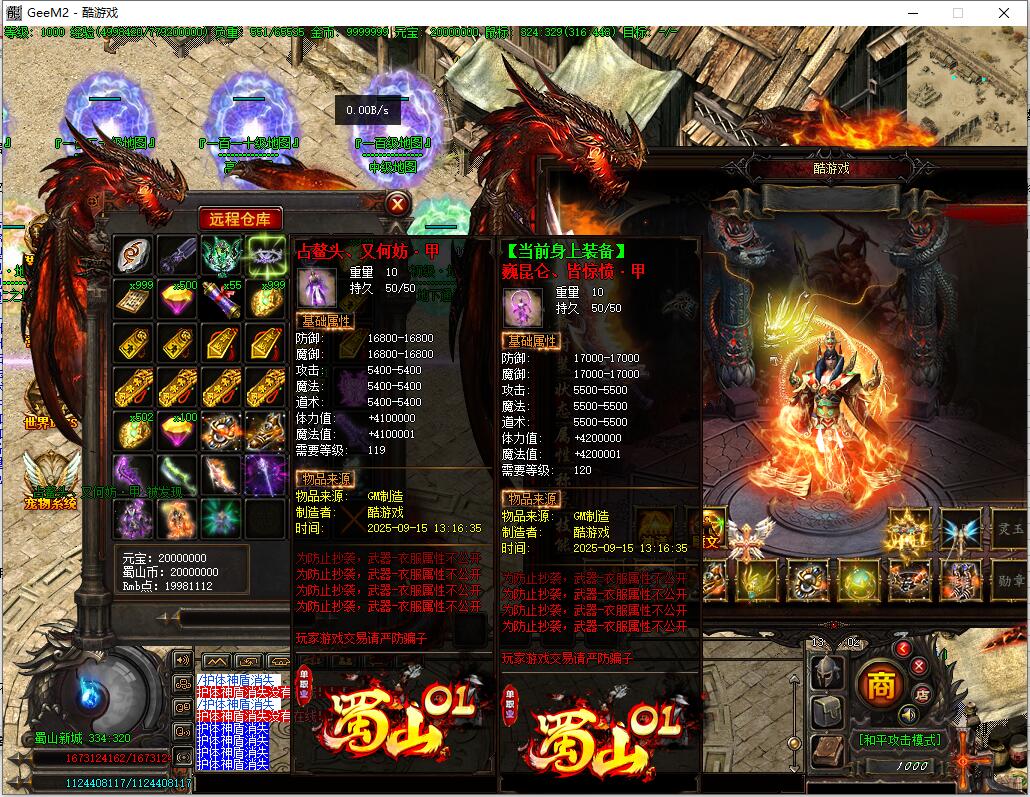Choose the x502 gold ingot stack
Screen dimensions: 1030x797
point(133,430)
